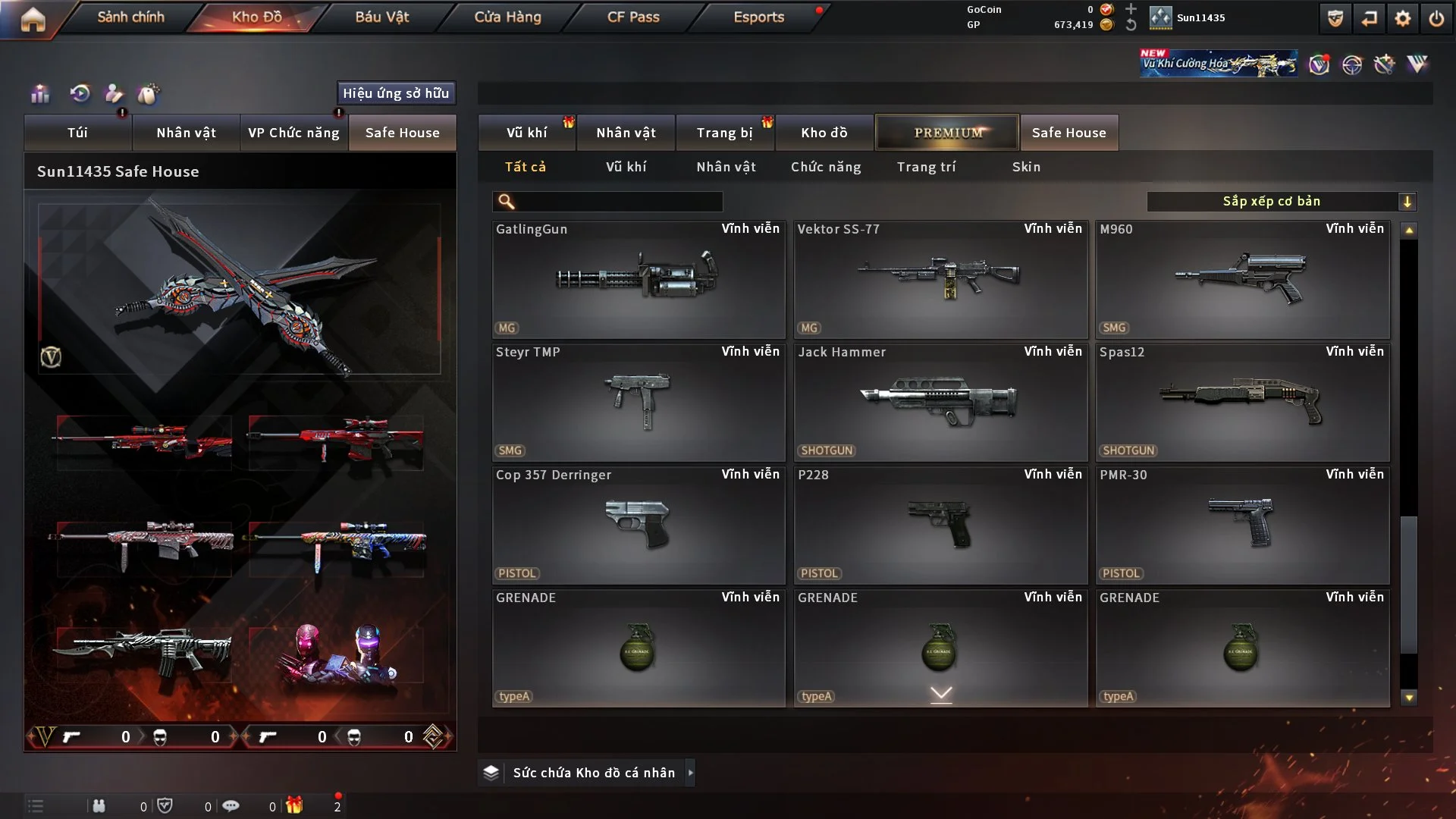Click the home icon button

[x=33, y=19]
